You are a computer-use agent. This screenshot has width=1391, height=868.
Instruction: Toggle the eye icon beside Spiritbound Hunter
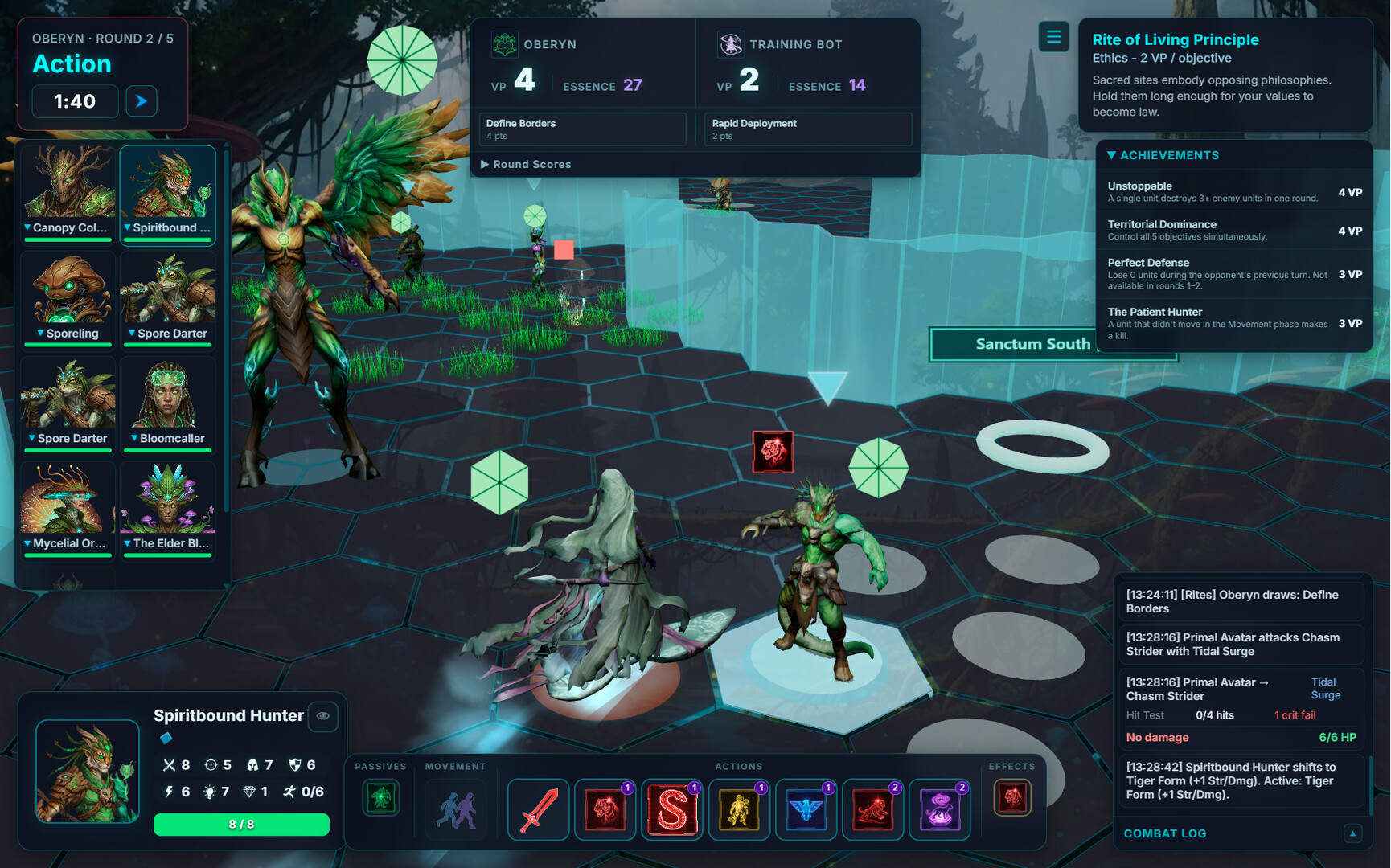coord(323,716)
